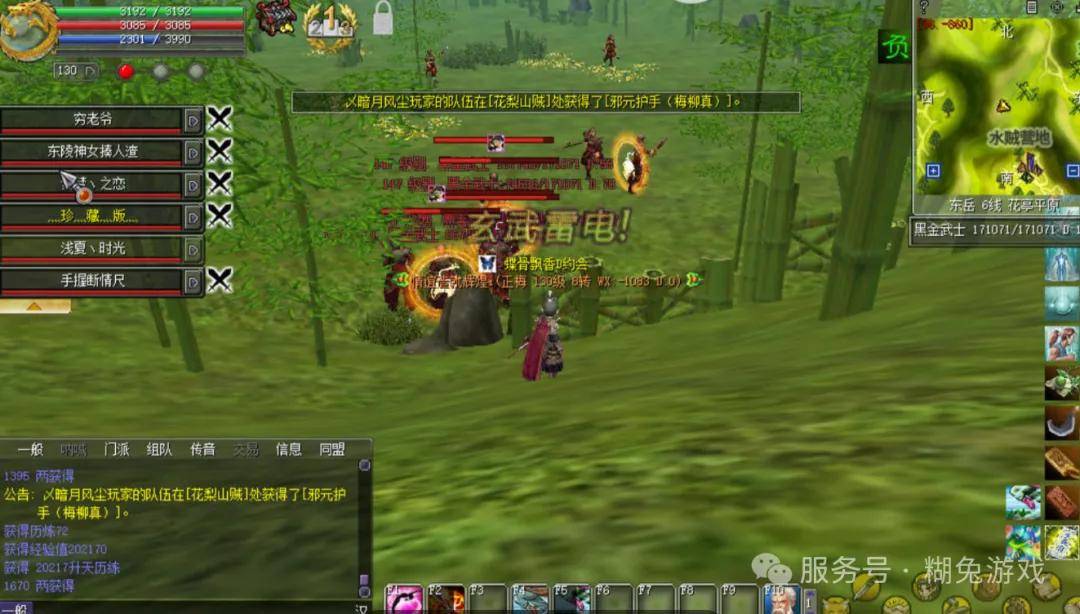Switch chat to the 一般 tab
1080x614 pixels.
point(30,450)
